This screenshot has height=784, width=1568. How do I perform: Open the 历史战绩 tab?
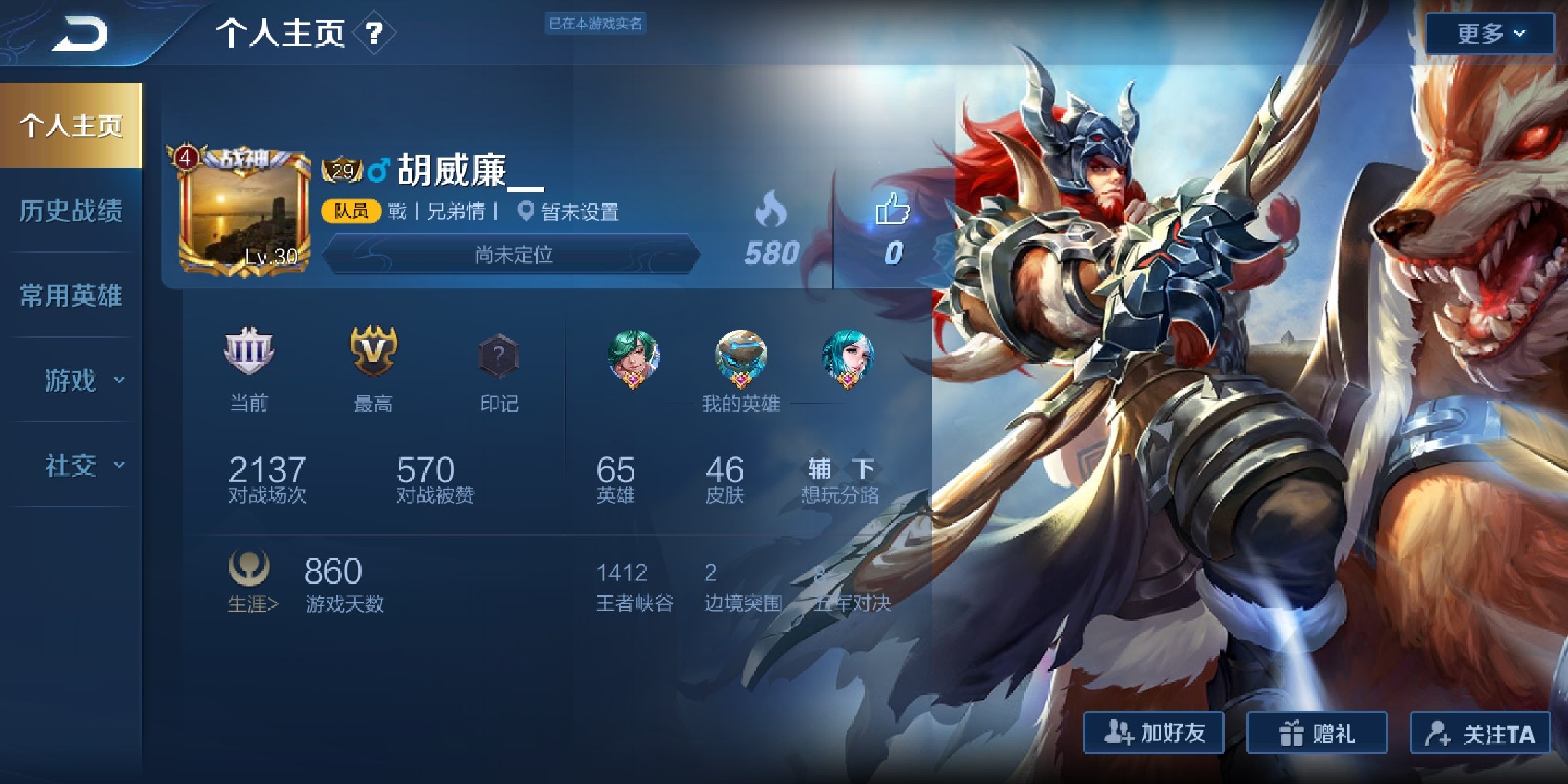point(70,211)
